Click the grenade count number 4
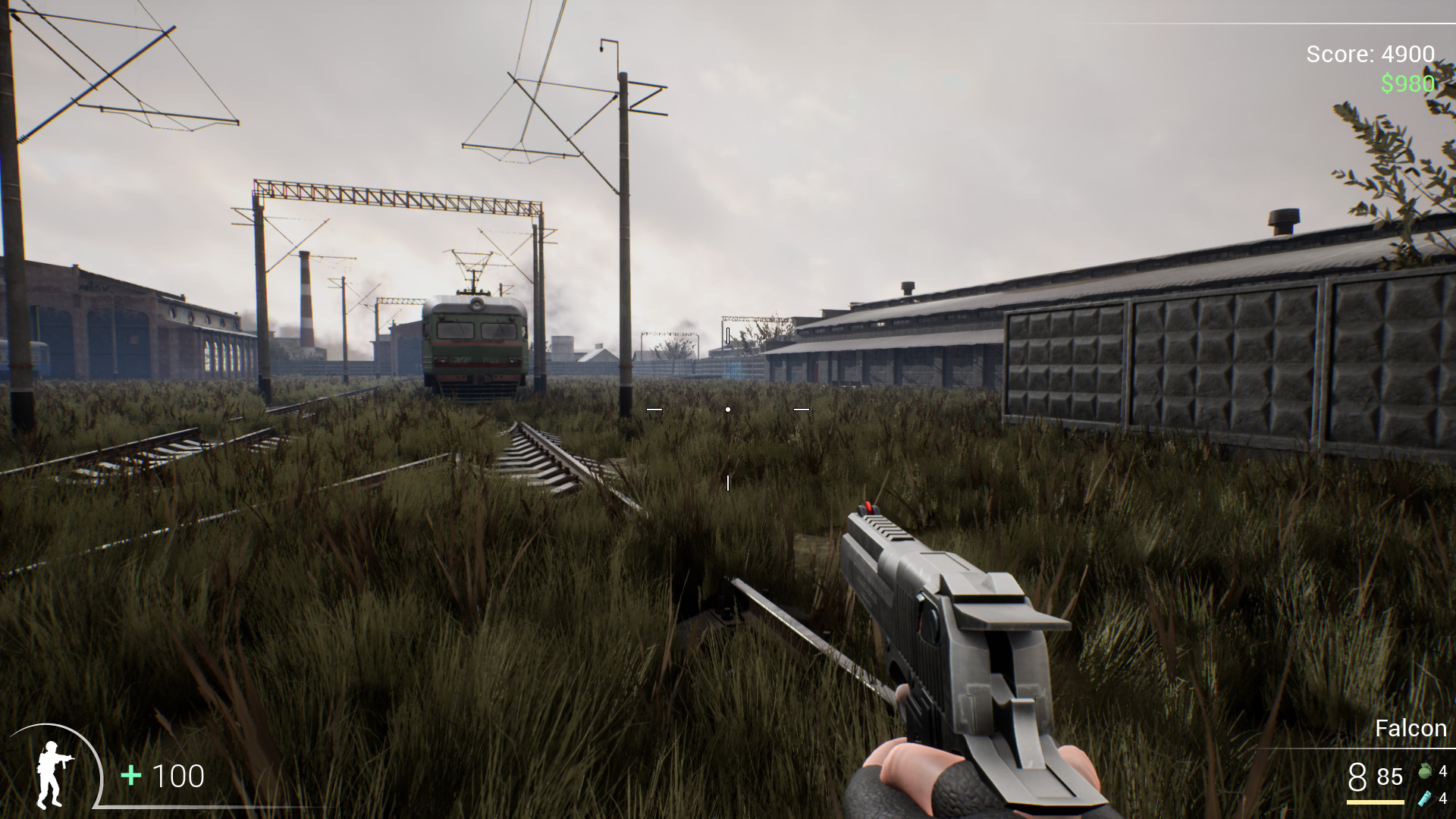Viewport: 1456px width, 819px height. point(1444,772)
